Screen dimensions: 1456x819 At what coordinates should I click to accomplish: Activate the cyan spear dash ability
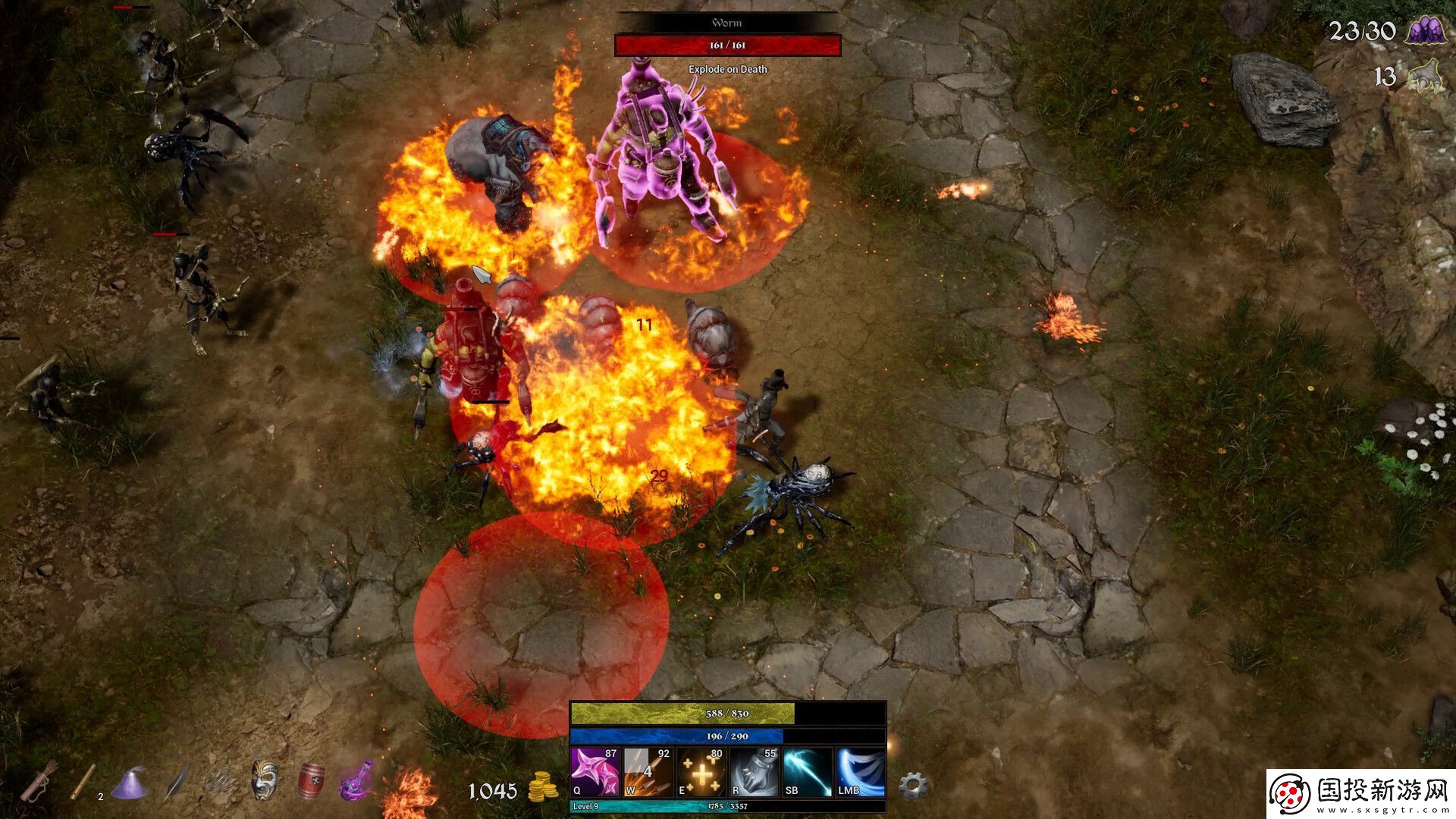pos(807,772)
